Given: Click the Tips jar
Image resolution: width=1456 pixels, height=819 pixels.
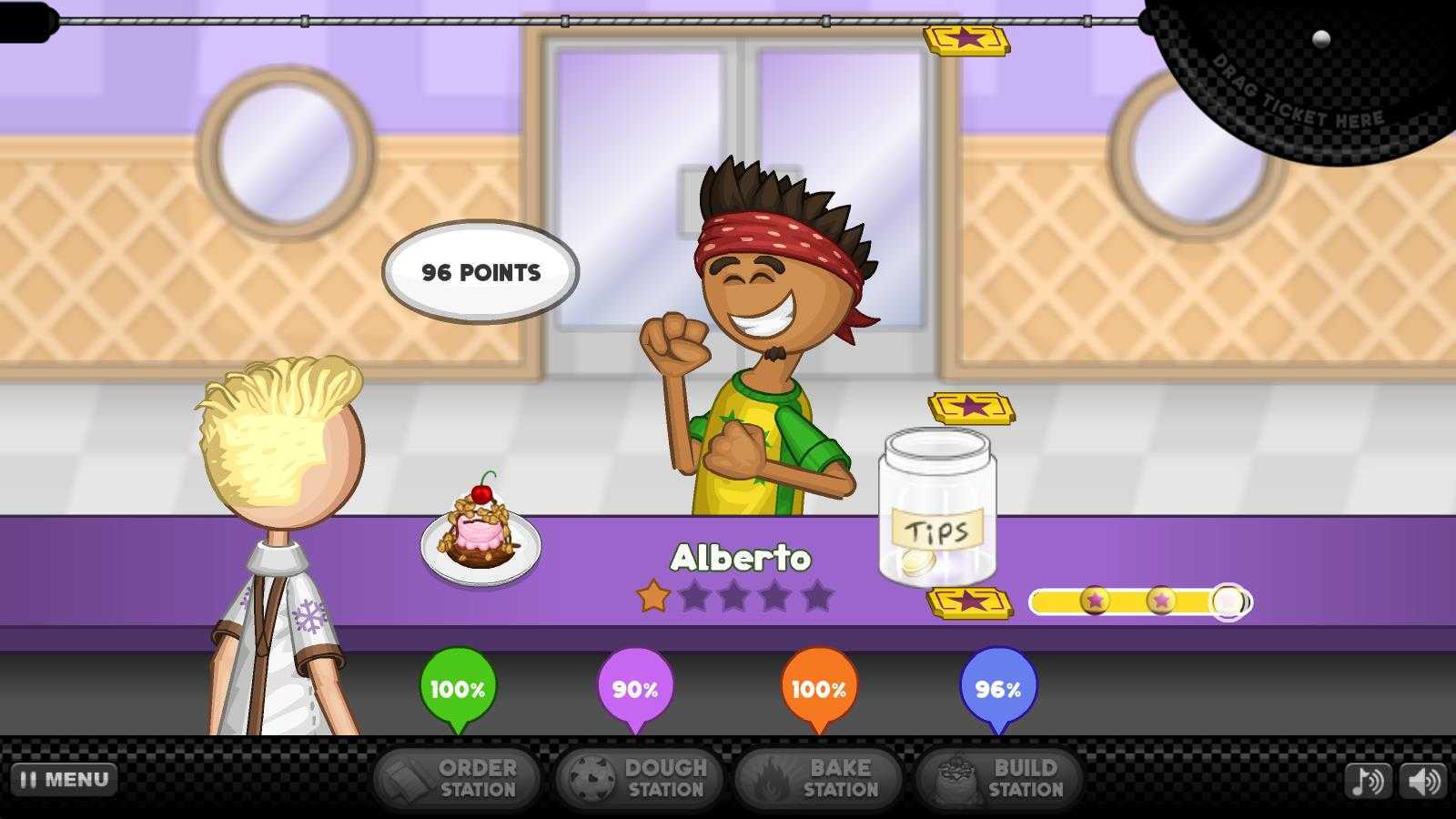Looking at the screenshot, I should tap(937, 508).
